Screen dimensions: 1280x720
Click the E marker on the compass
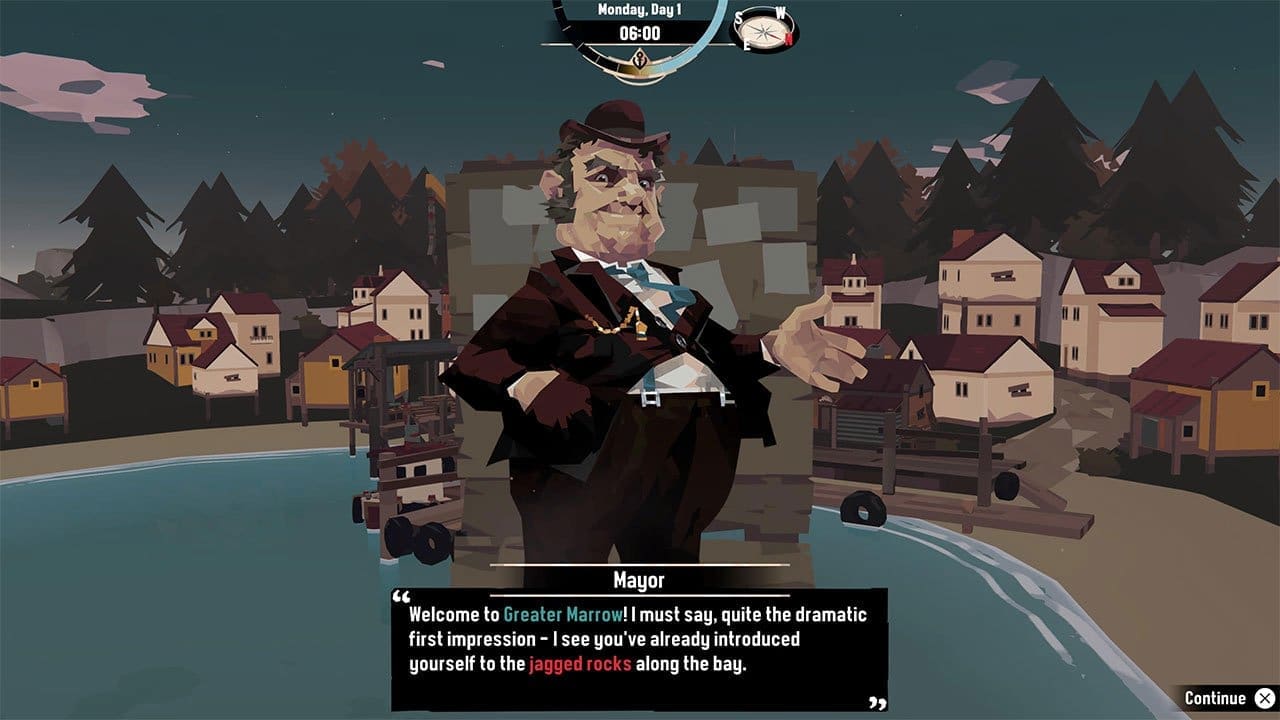747,45
